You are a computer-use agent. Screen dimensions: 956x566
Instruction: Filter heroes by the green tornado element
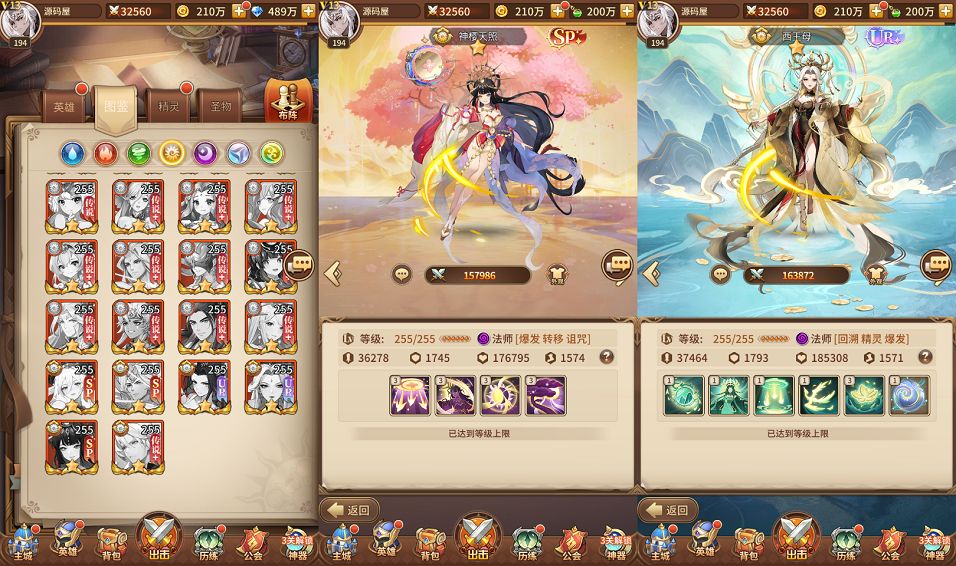coord(139,153)
